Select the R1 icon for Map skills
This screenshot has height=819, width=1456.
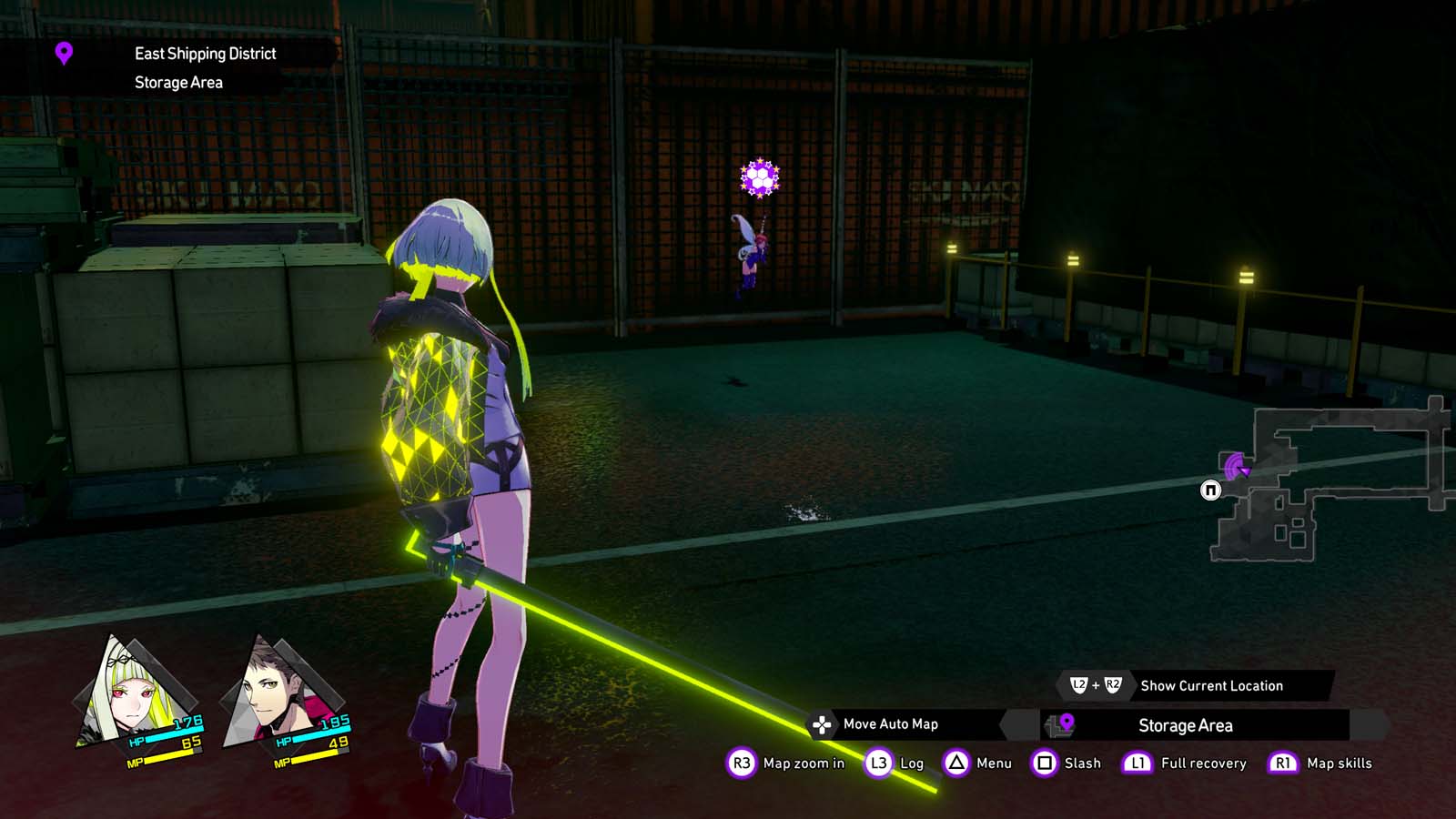pos(1282,763)
